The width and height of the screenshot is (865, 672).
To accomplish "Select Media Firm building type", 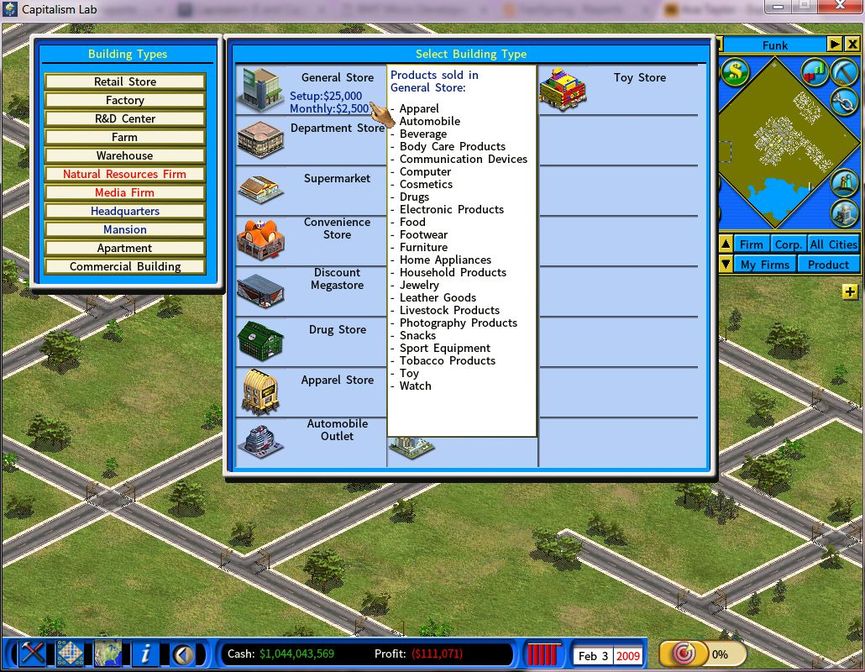I will [x=125, y=193].
